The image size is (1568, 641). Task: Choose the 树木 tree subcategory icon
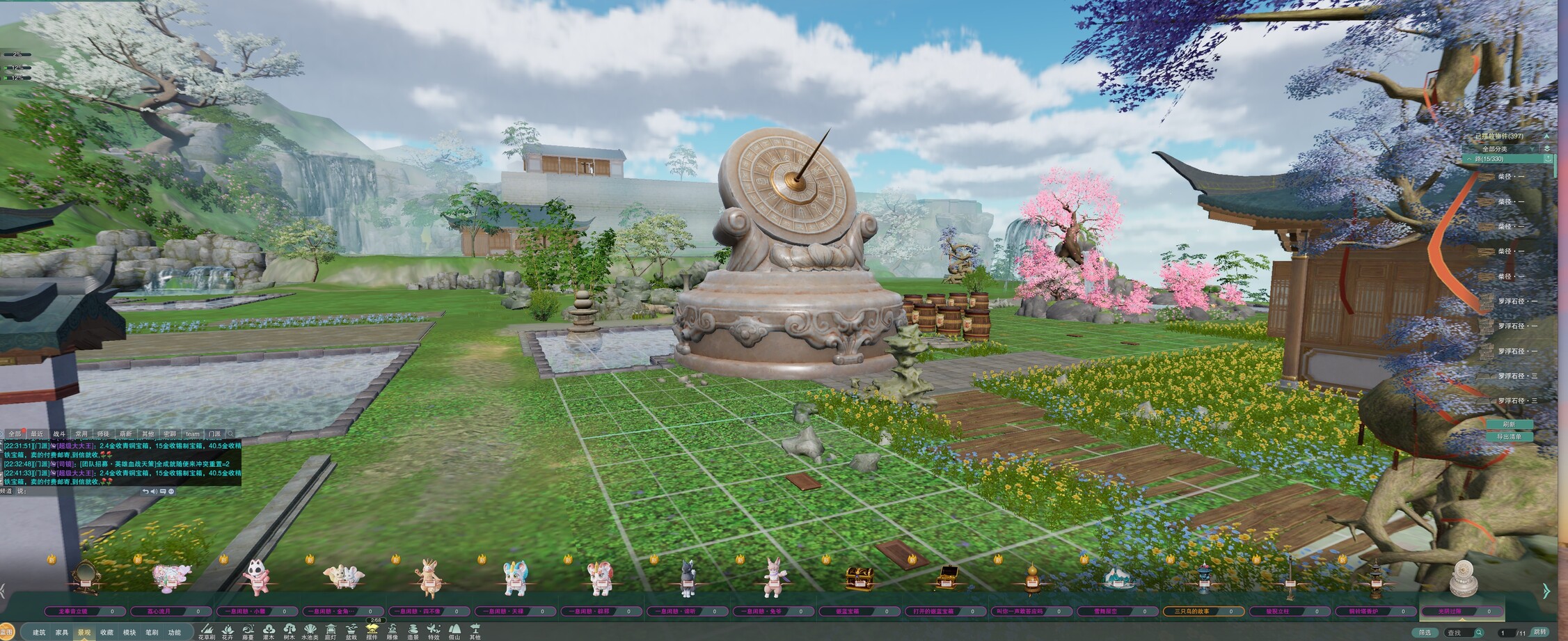(289, 632)
